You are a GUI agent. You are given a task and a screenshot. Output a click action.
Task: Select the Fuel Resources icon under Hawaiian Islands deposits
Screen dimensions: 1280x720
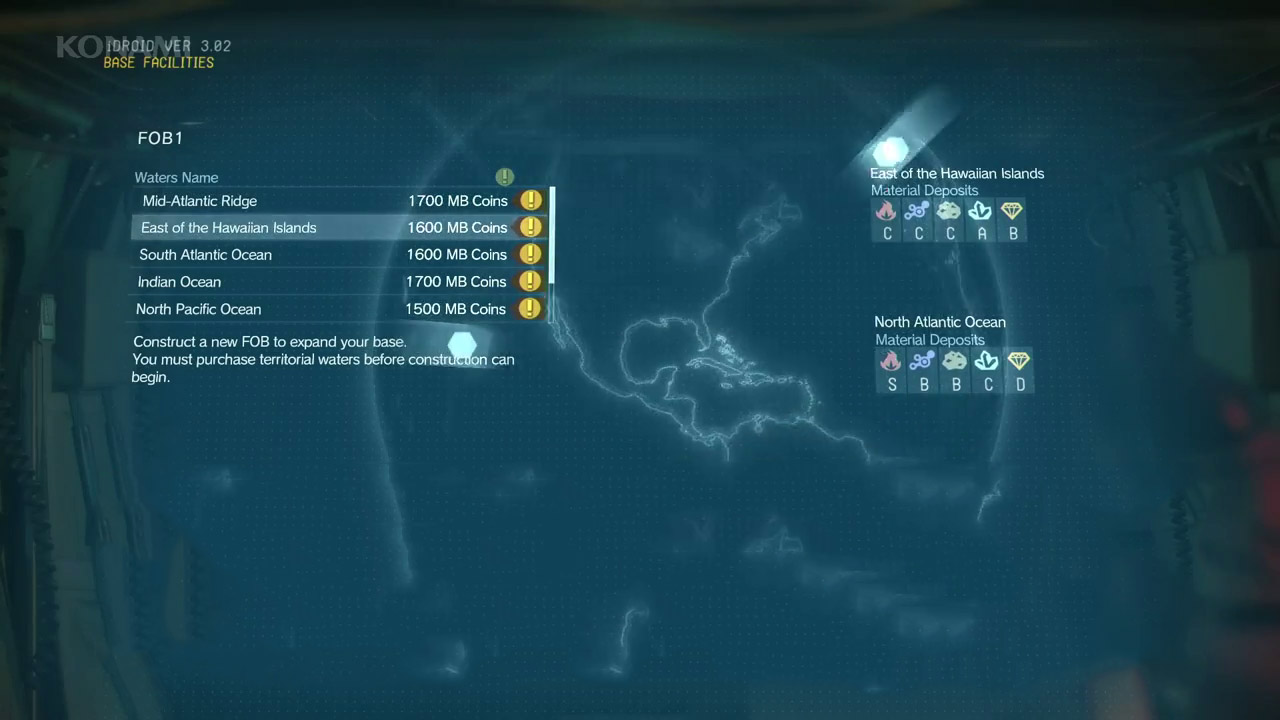tap(886, 211)
